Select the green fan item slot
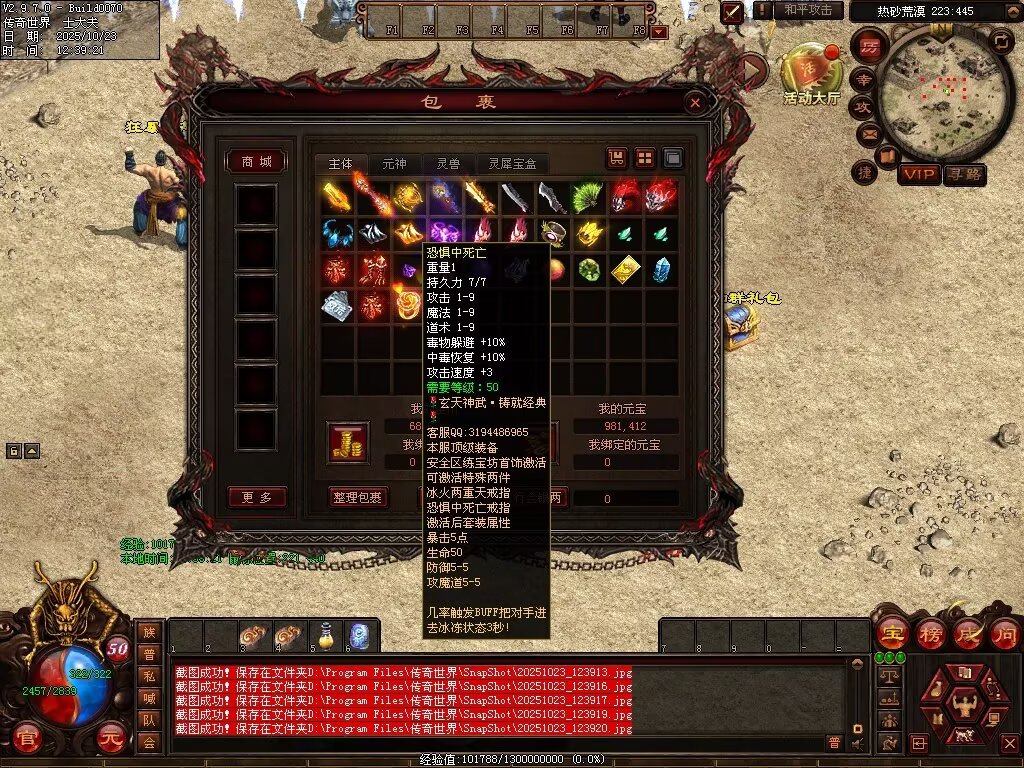1024x768 pixels. [x=589, y=197]
